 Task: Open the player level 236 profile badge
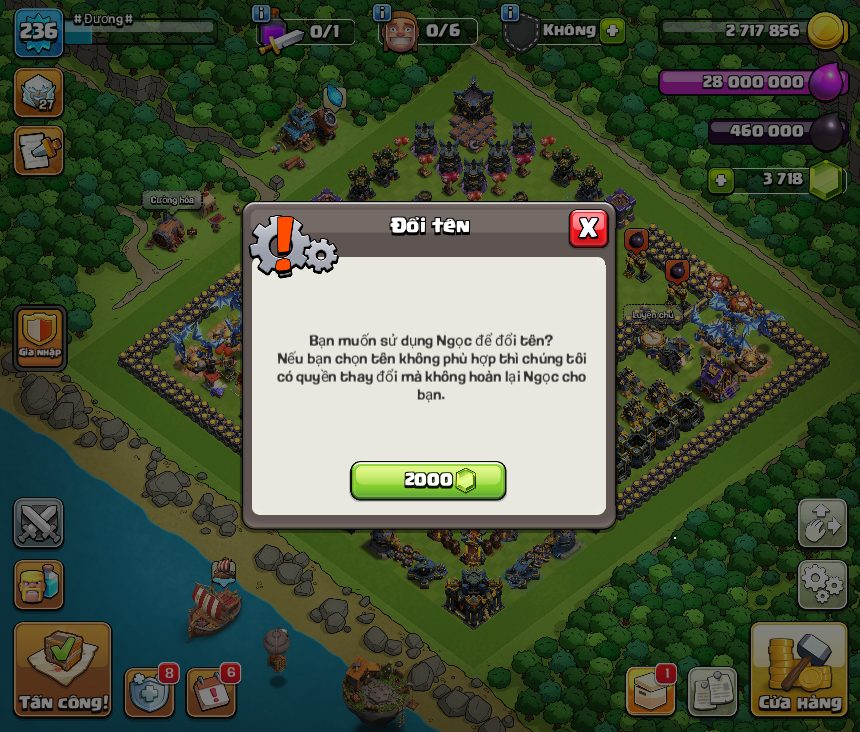click(x=38, y=32)
